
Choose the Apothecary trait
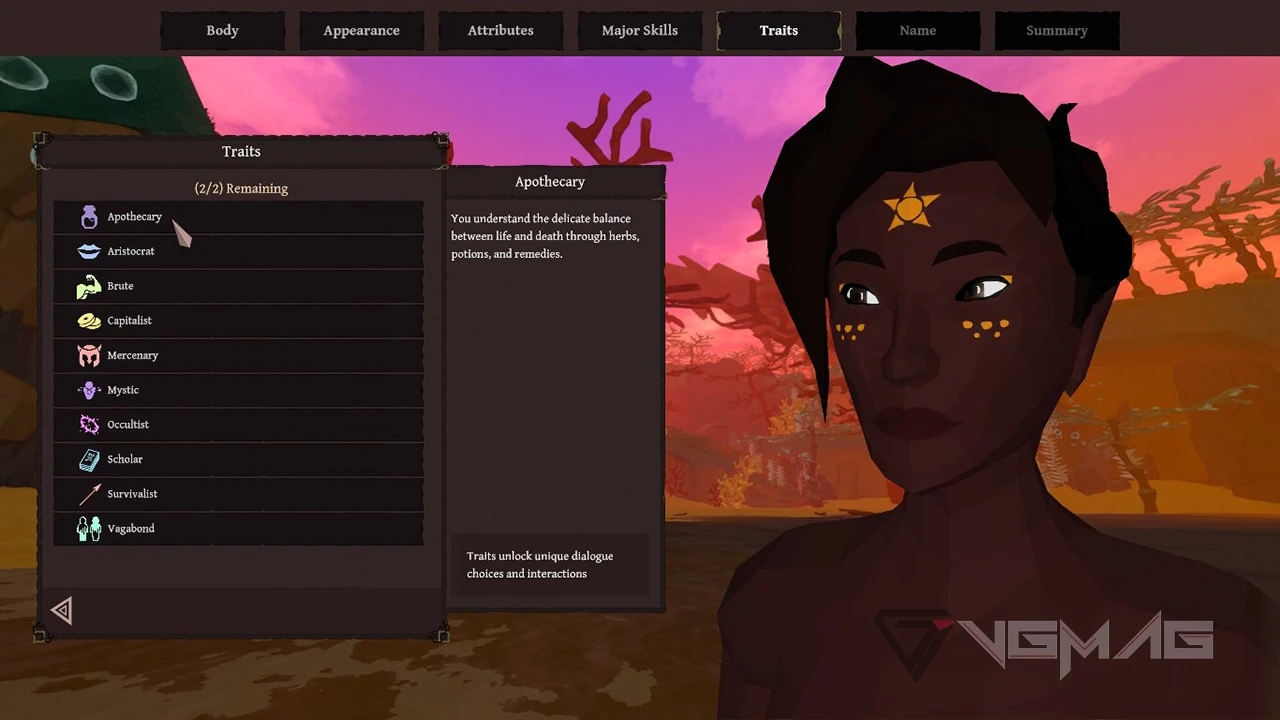point(238,217)
